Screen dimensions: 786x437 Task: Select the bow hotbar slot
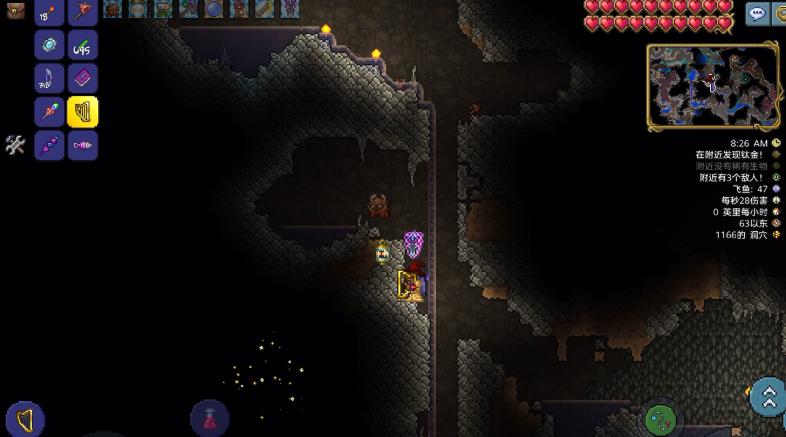48,78
